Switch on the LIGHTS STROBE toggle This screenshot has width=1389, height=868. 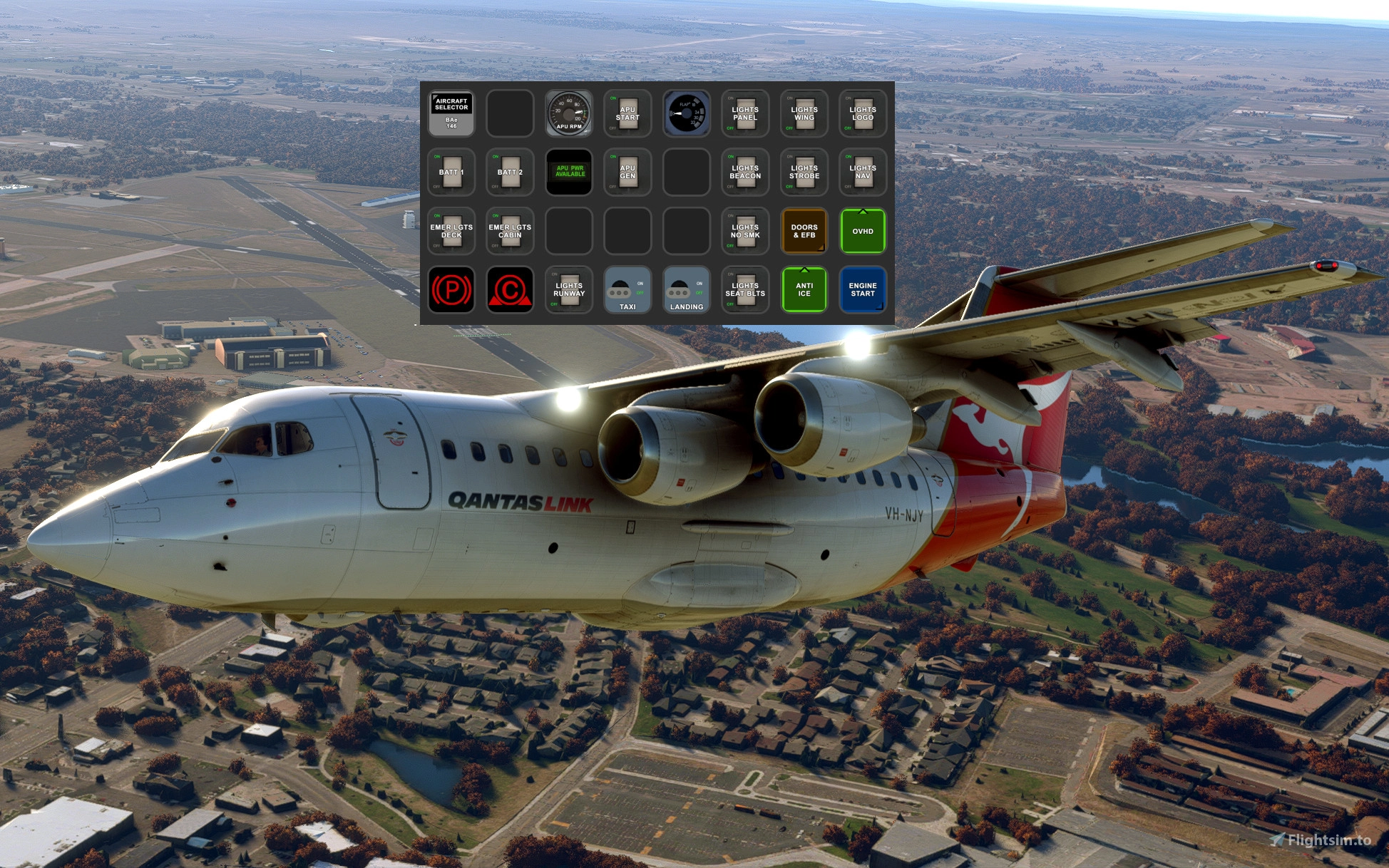(x=804, y=172)
